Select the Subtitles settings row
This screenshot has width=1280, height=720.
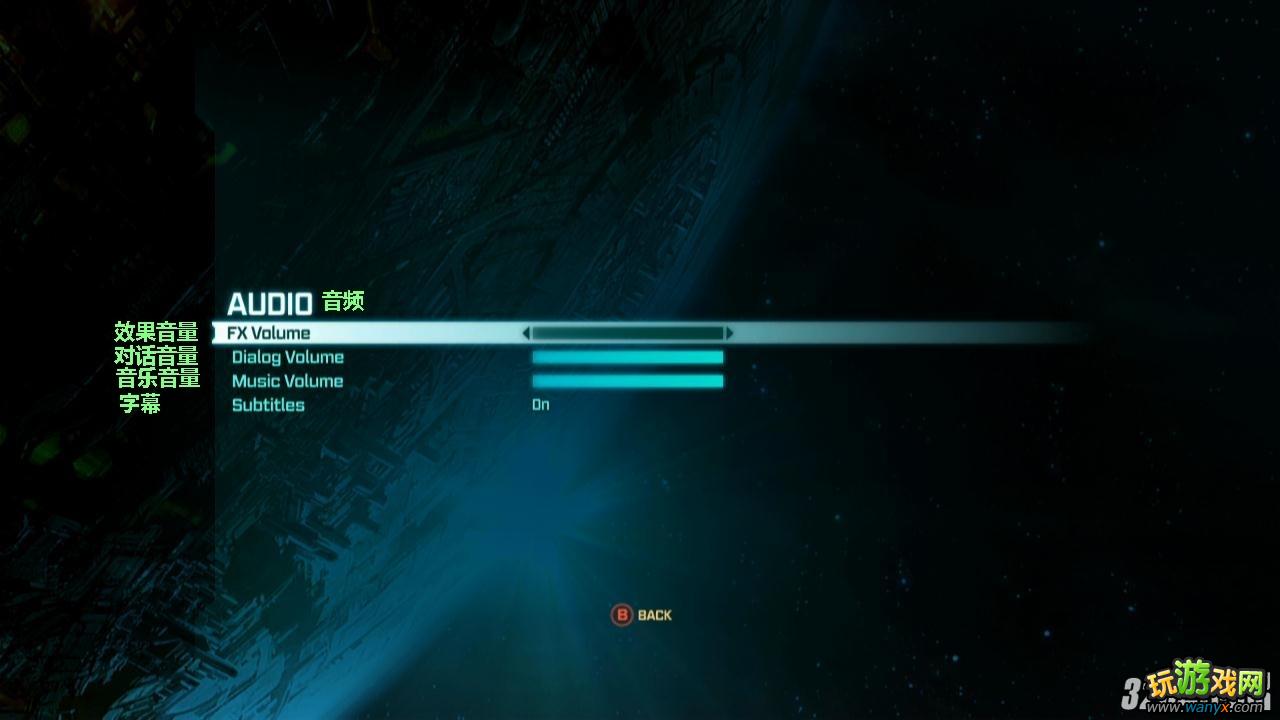pyautogui.click(x=267, y=404)
